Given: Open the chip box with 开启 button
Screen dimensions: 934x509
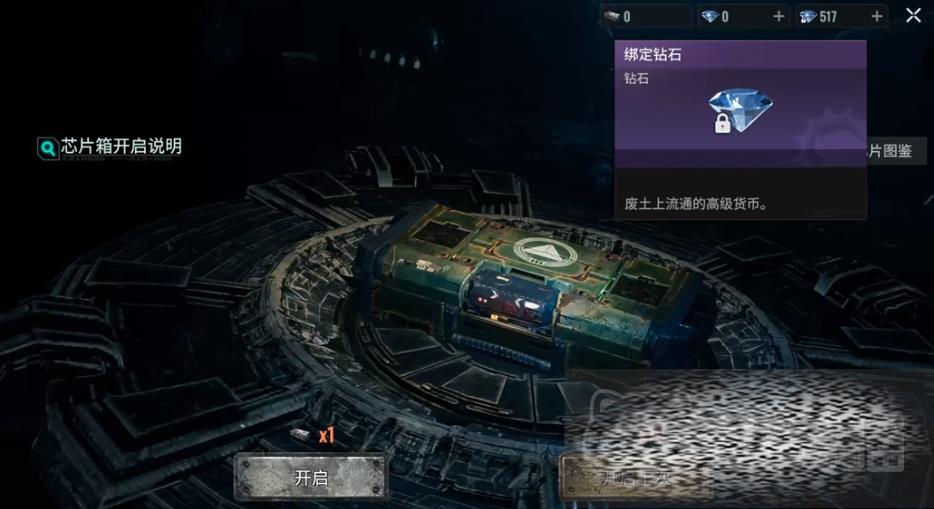Looking at the screenshot, I should [310, 477].
